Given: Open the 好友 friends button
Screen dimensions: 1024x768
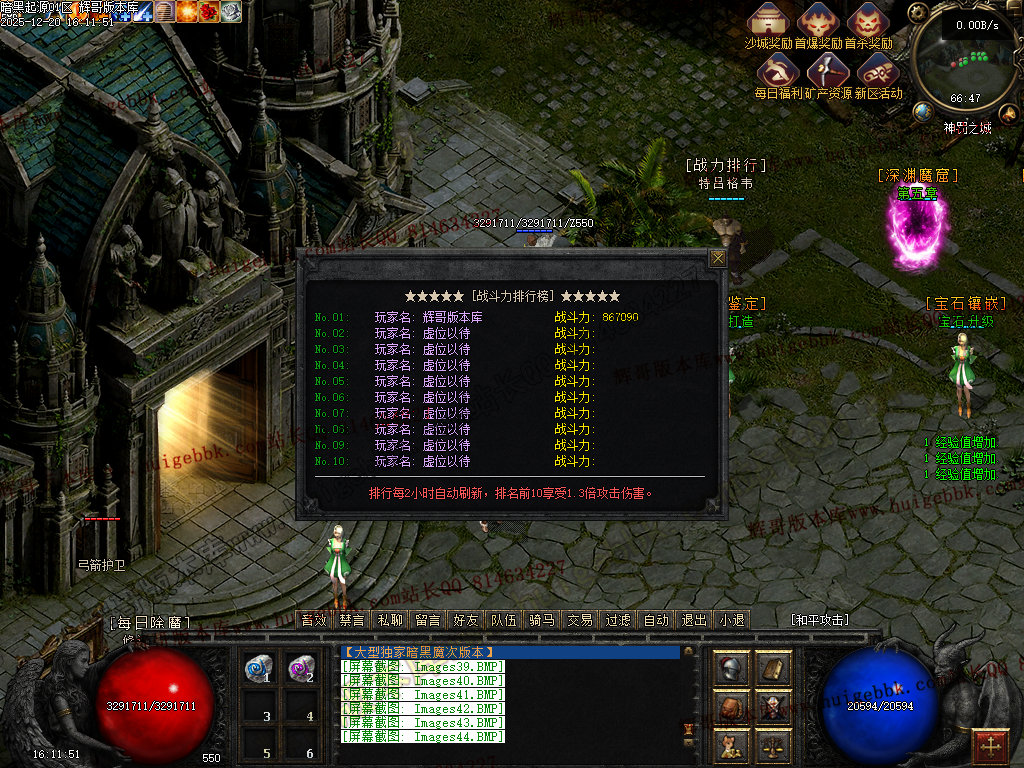Looking at the screenshot, I should (466, 620).
